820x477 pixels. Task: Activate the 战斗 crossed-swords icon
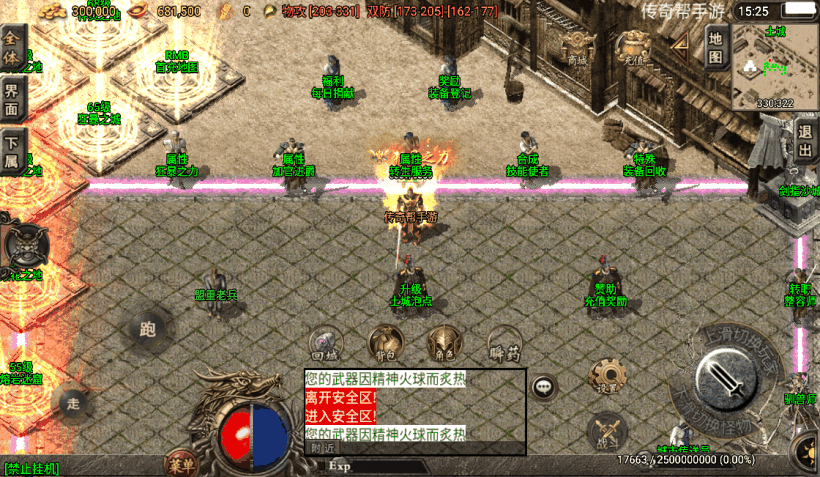(x=607, y=431)
